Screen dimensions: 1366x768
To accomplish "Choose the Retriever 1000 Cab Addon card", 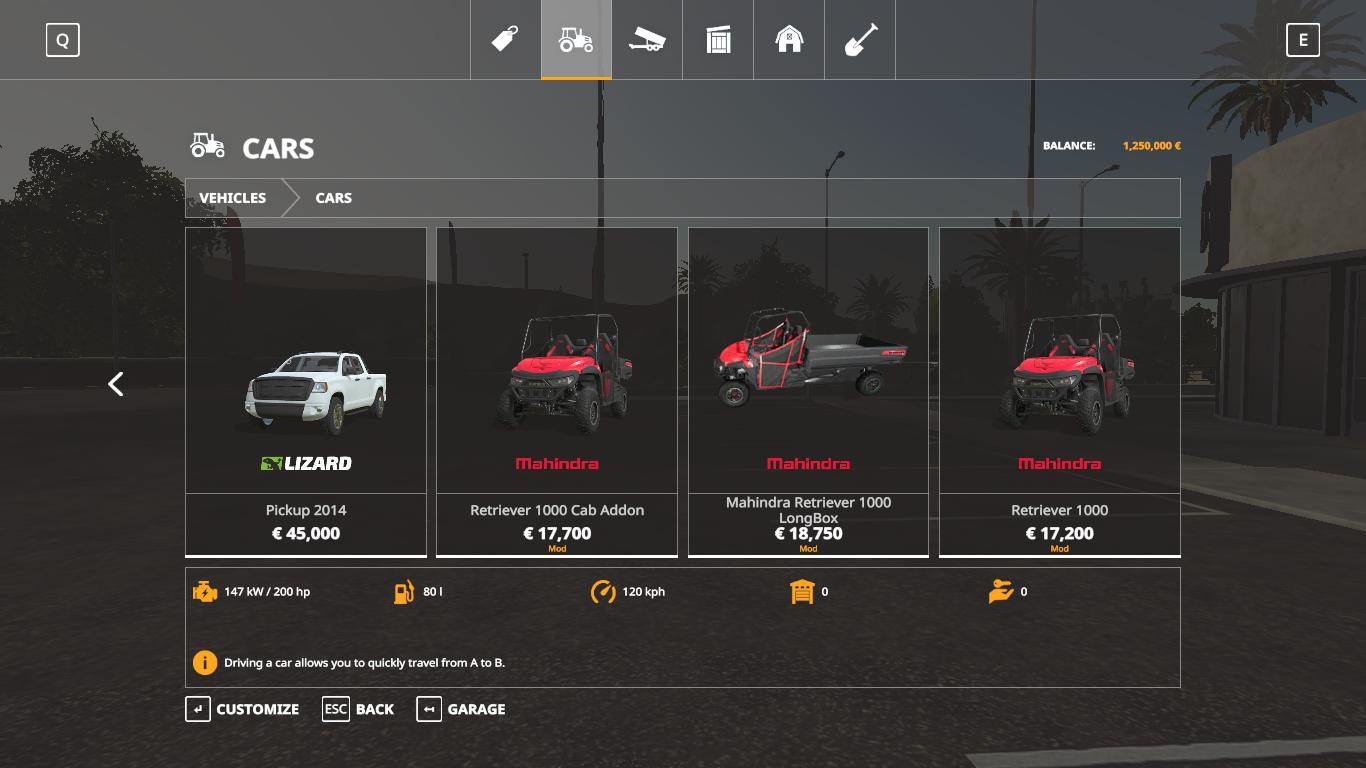I will click(557, 392).
